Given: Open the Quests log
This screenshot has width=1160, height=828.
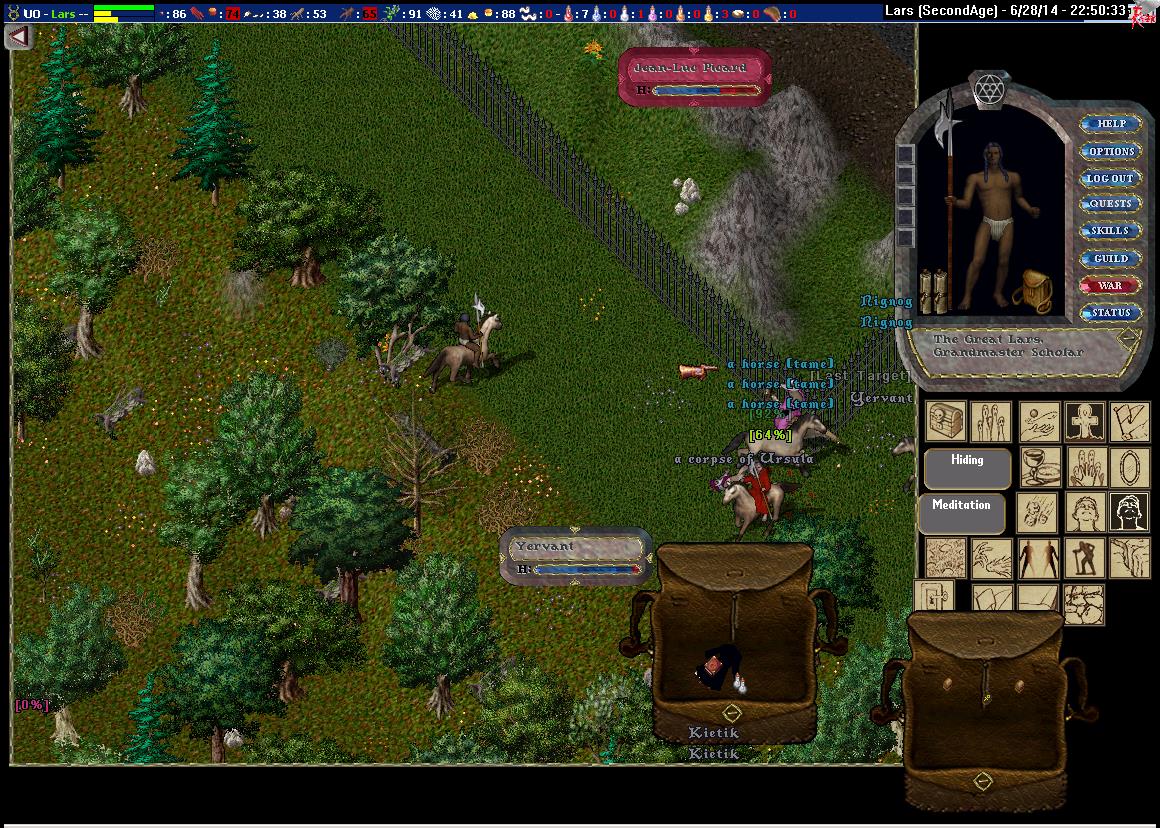Looking at the screenshot, I should tap(1110, 204).
